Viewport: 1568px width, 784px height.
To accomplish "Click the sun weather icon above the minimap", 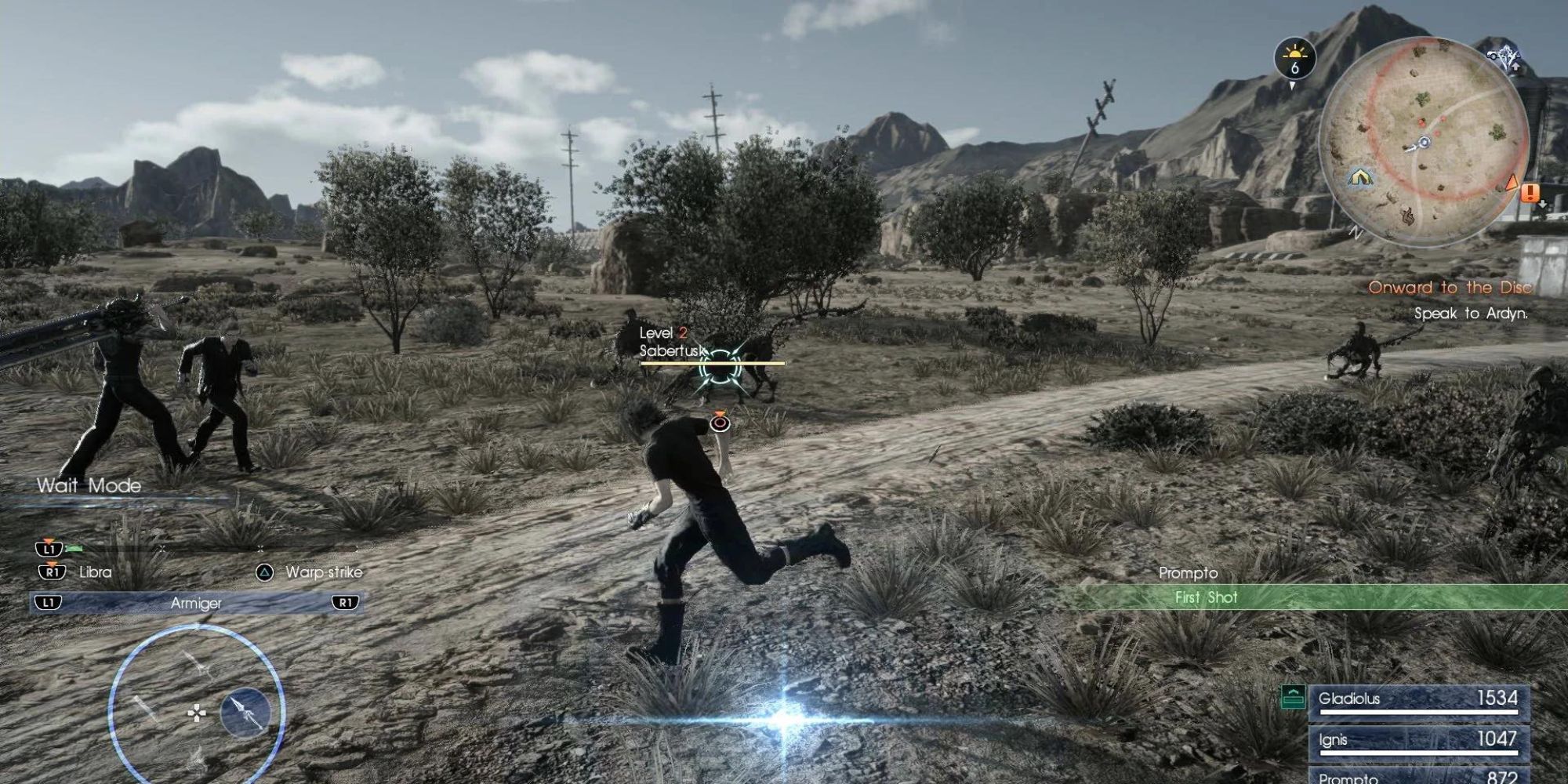I will click(x=1294, y=53).
